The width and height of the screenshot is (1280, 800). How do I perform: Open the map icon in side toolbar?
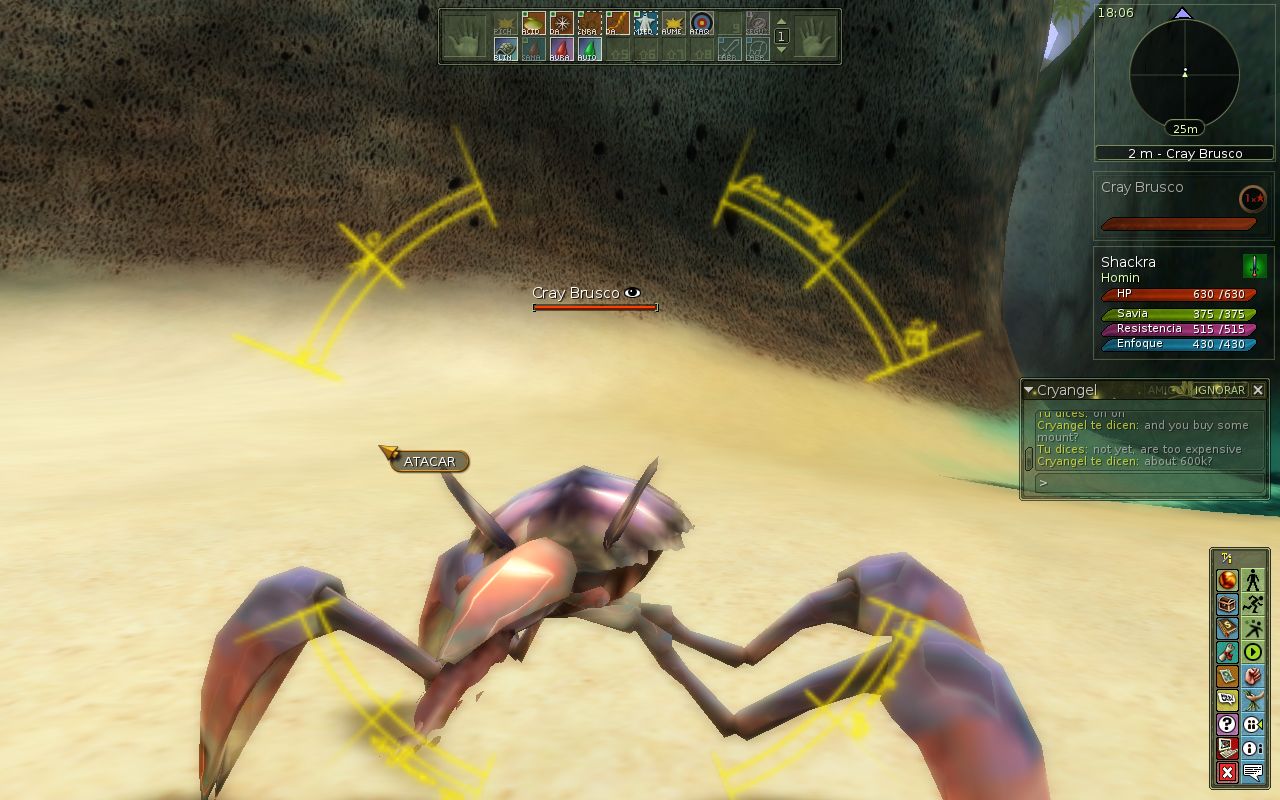[x=1227, y=676]
